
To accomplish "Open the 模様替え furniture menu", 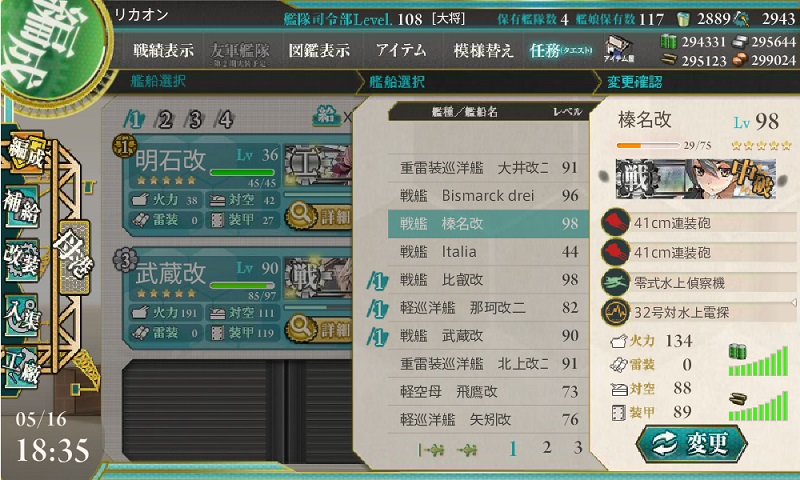I will 483,50.
